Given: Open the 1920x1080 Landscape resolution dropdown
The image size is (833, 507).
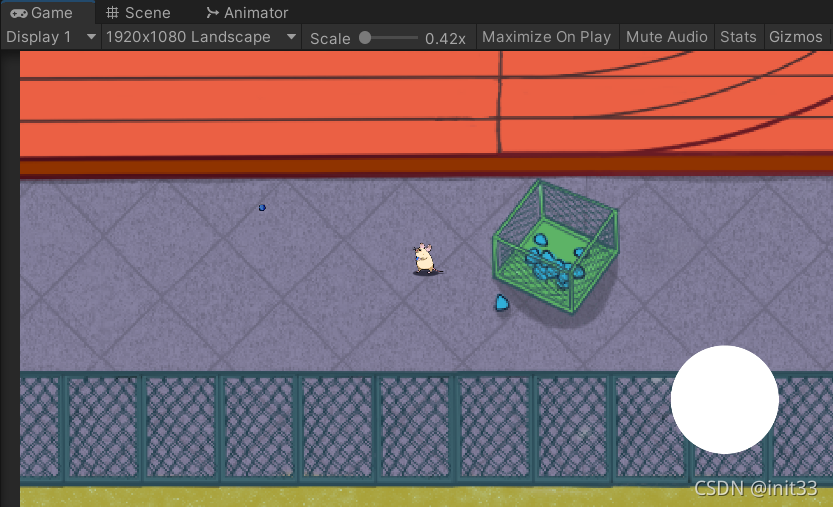Looking at the screenshot, I should pyautogui.click(x=201, y=37).
